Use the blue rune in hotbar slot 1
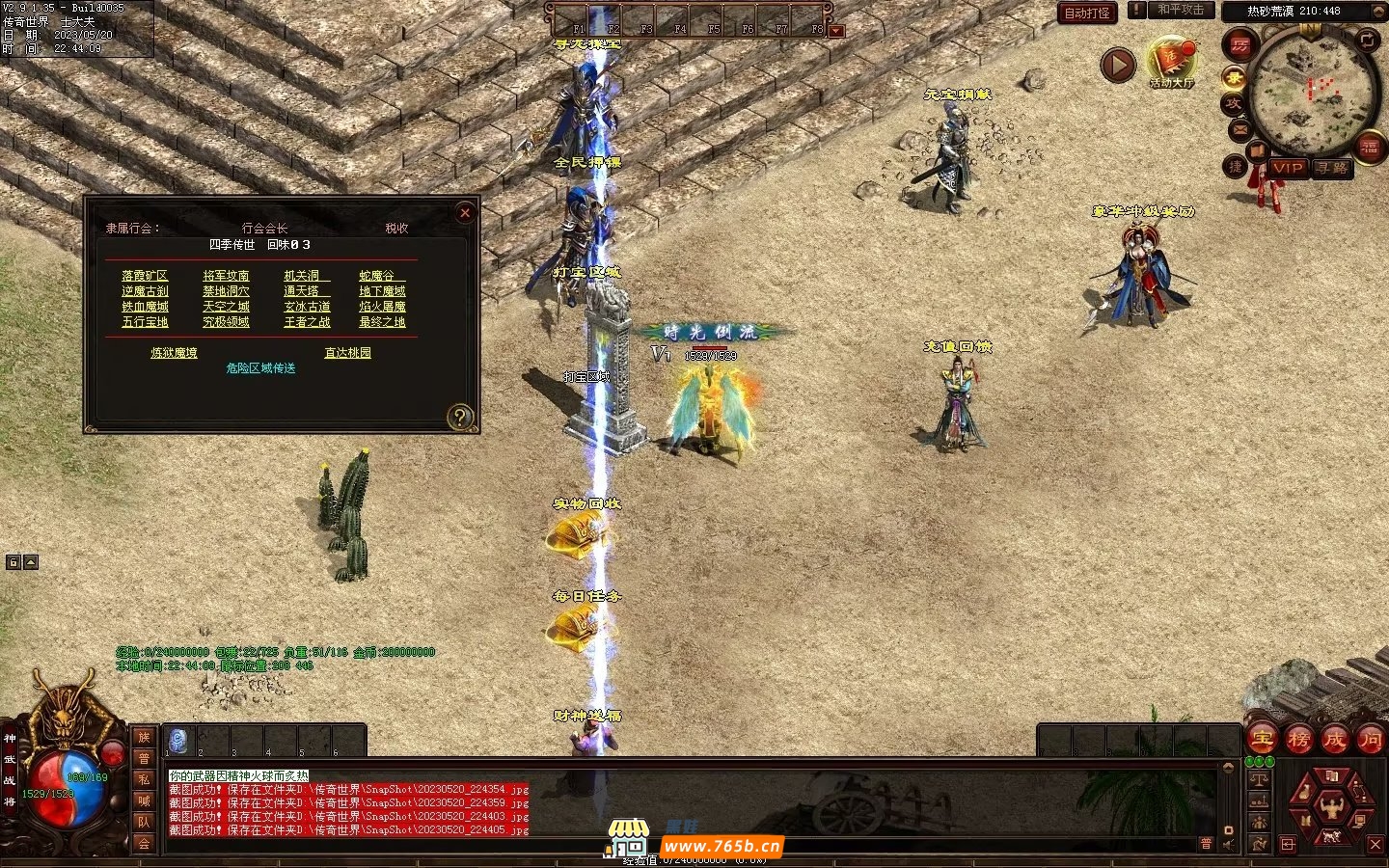 tap(178, 741)
